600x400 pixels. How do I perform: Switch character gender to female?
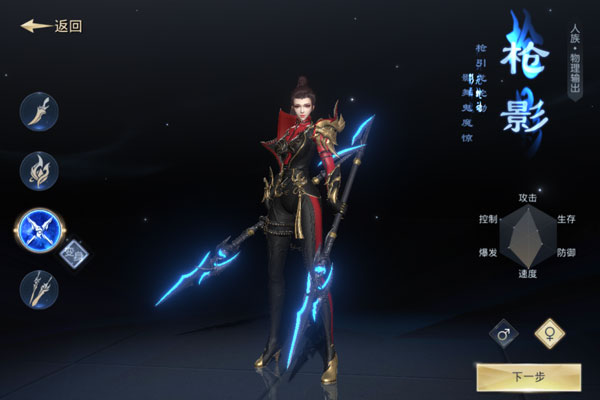pyautogui.click(x=549, y=333)
